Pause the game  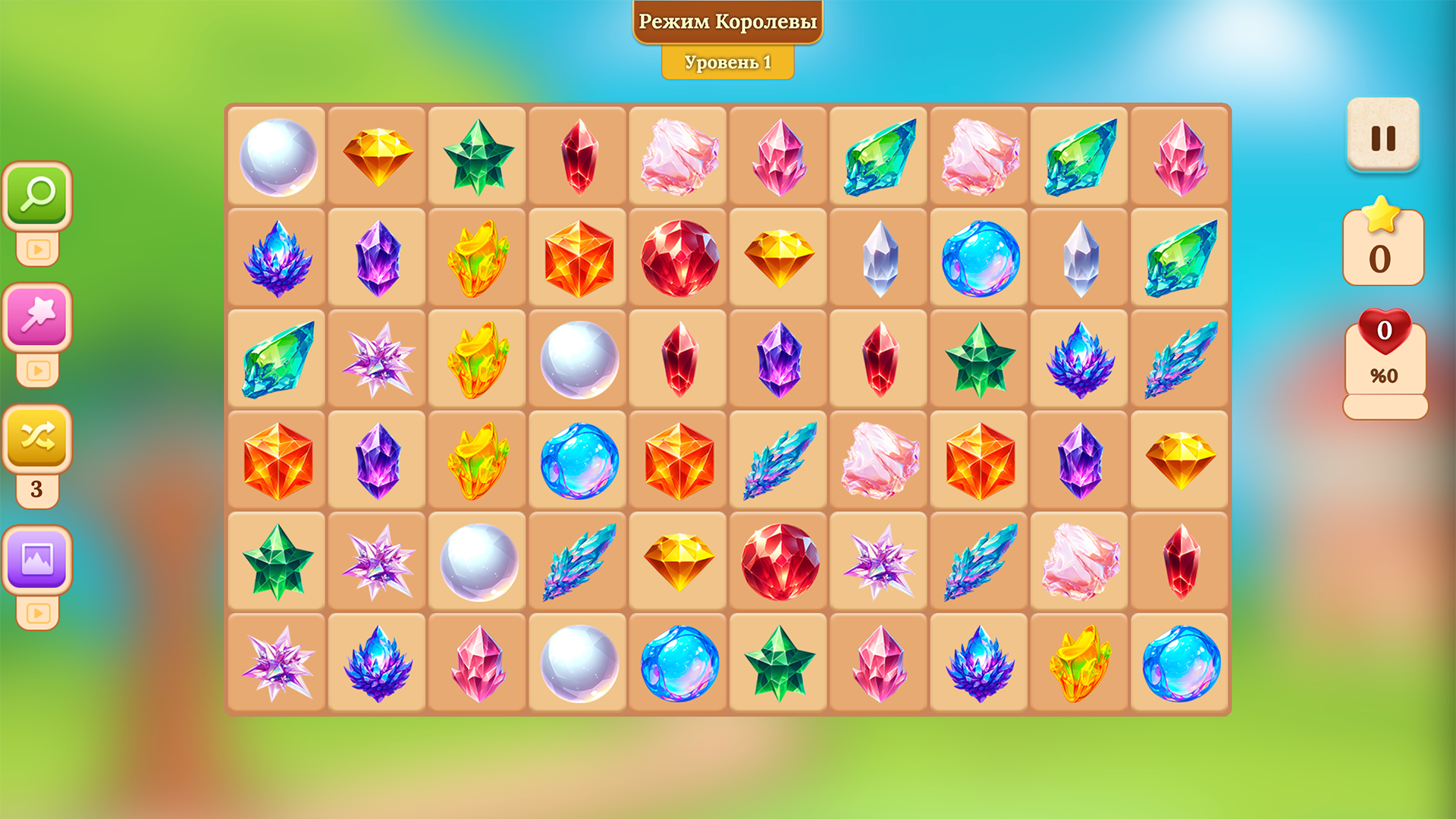pos(1384,138)
